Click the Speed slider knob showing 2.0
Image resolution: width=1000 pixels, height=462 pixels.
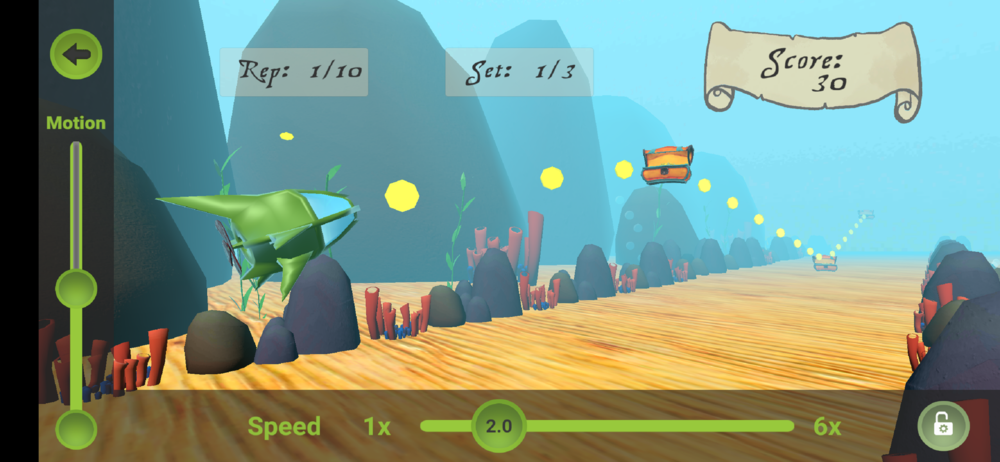click(498, 426)
